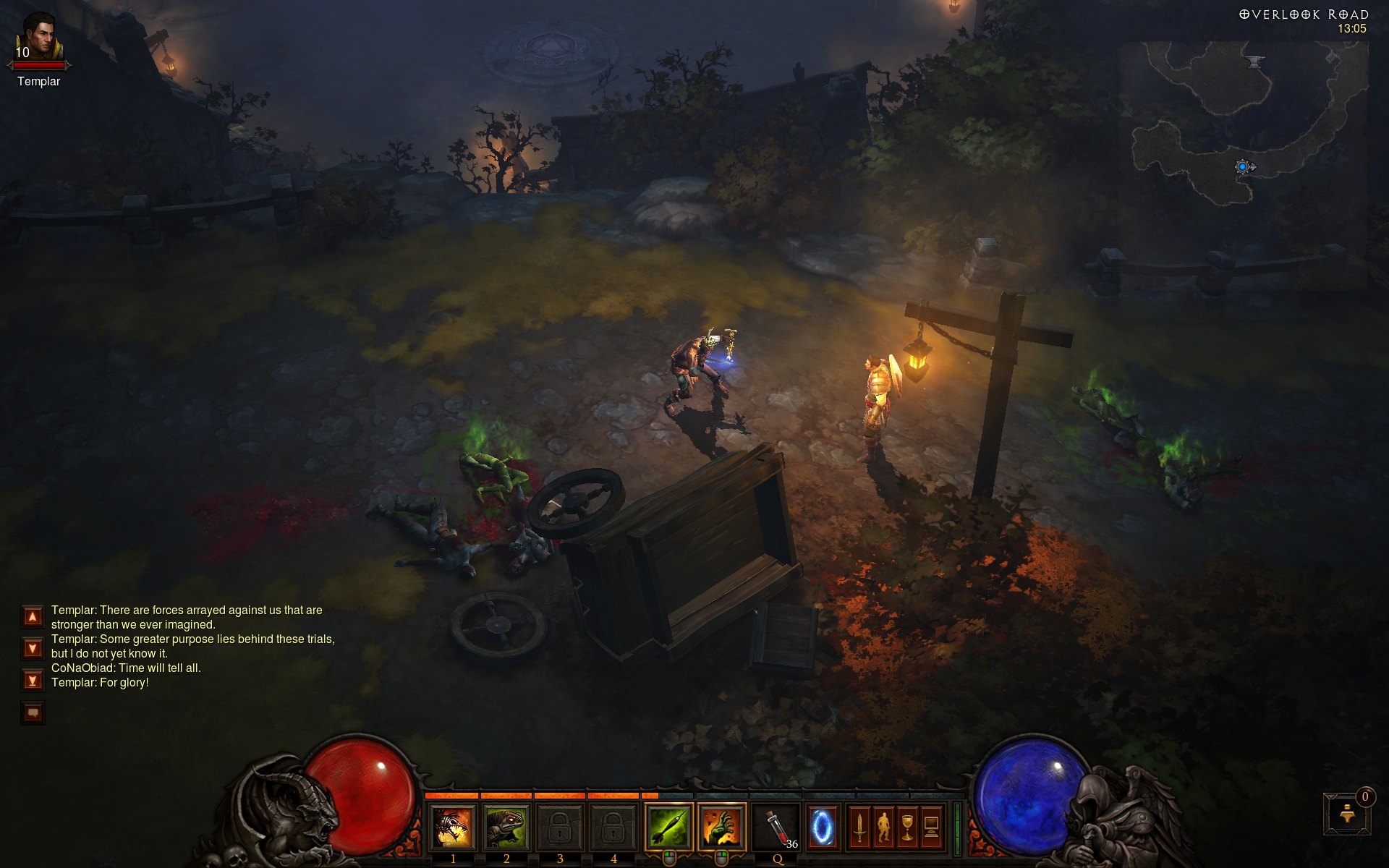Click the Templar follower portrait
The image size is (1389, 868).
pyautogui.click(x=38, y=36)
